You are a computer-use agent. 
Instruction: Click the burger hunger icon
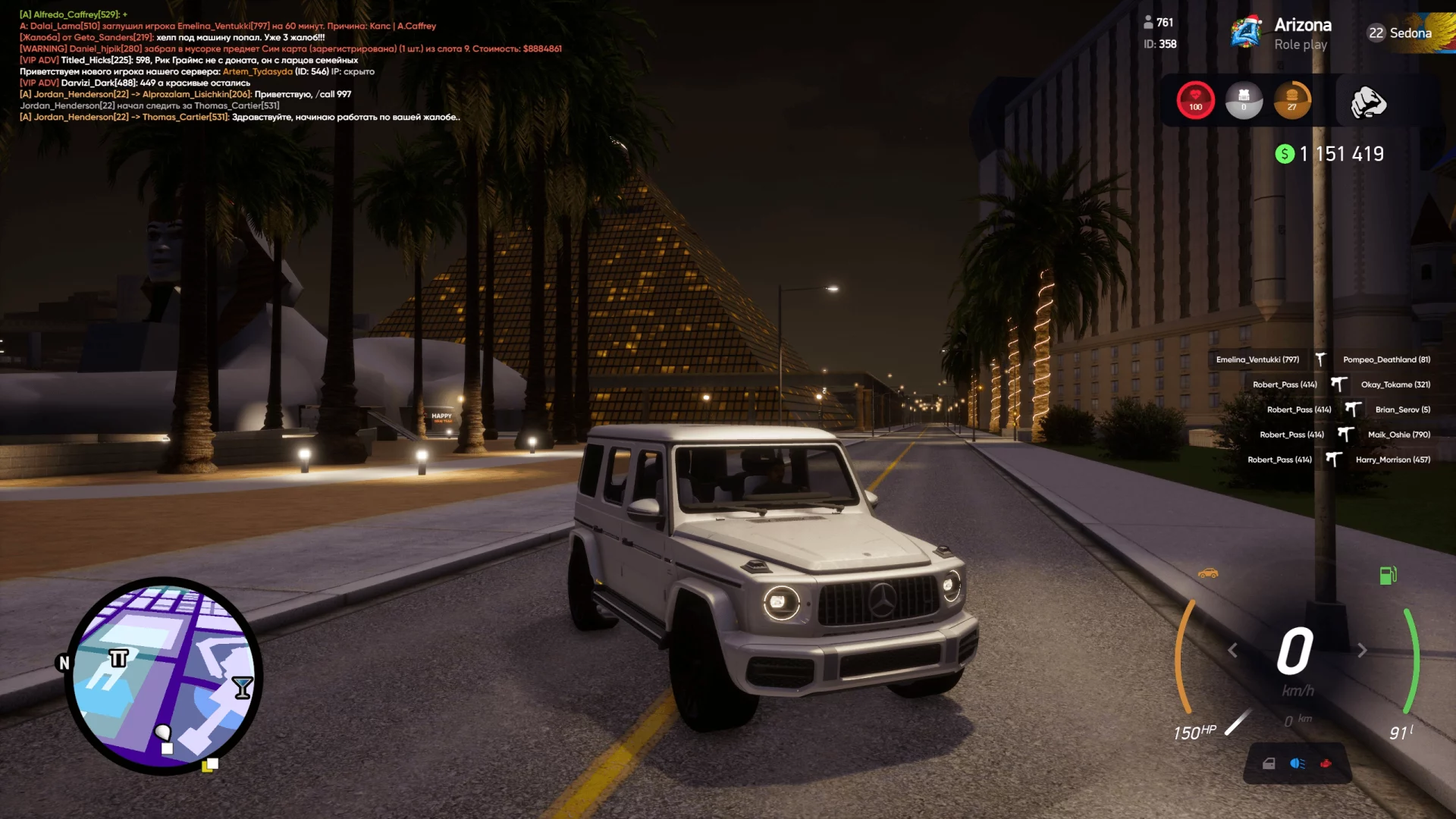(1292, 99)
